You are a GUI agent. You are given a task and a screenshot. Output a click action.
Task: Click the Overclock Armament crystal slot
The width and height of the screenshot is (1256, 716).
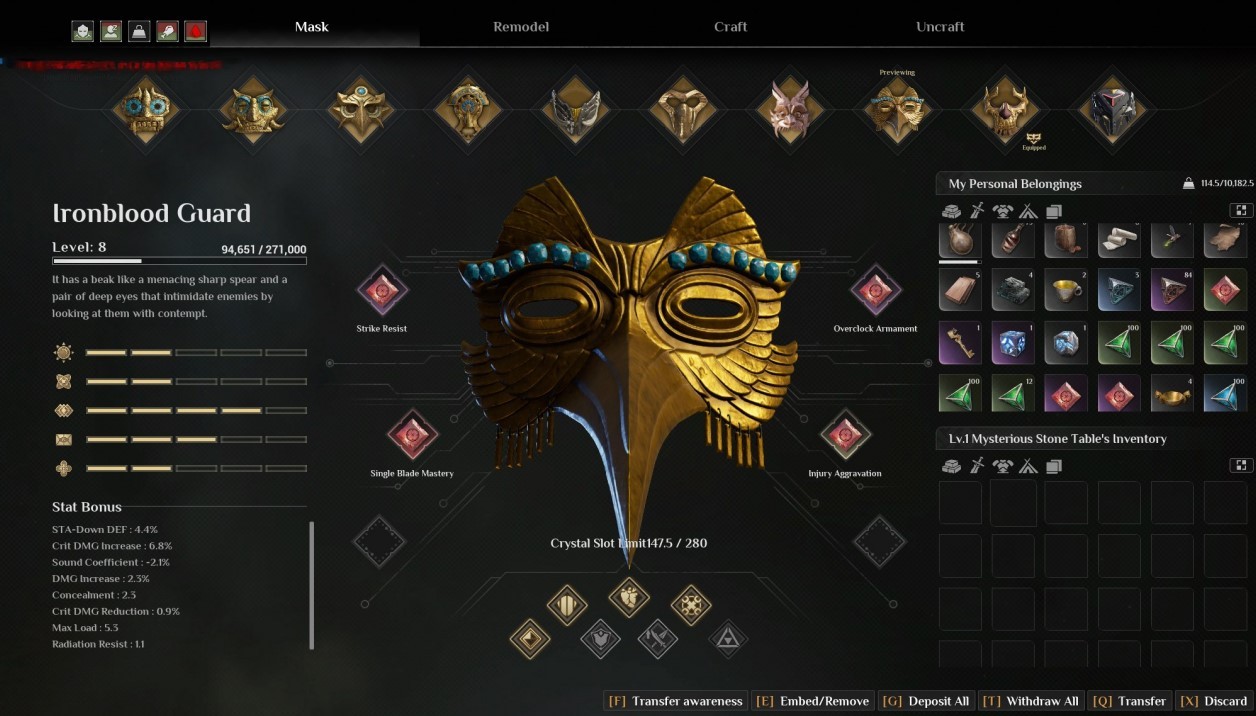875,291
